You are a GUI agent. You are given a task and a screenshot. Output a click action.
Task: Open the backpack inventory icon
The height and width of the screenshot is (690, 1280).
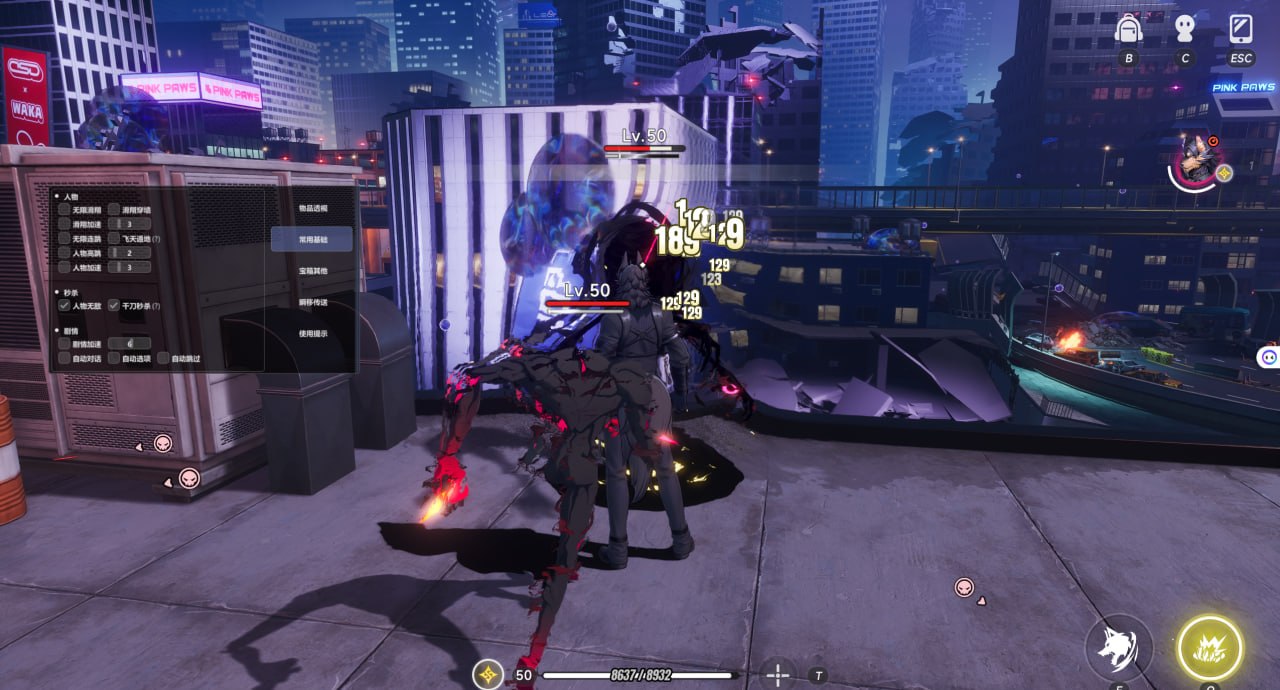click(1129, 29)
